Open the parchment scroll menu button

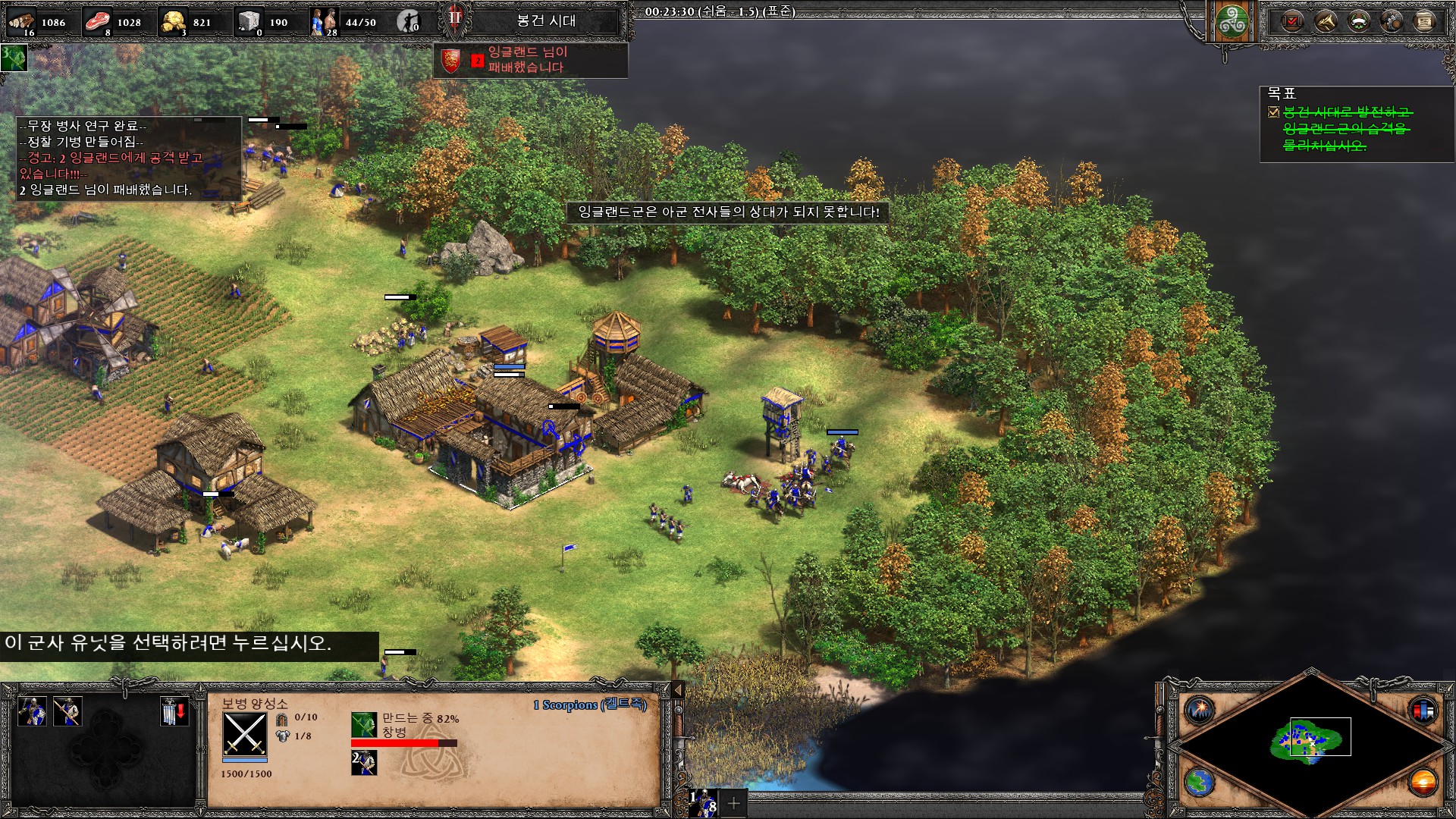[x=1425, y=21]
